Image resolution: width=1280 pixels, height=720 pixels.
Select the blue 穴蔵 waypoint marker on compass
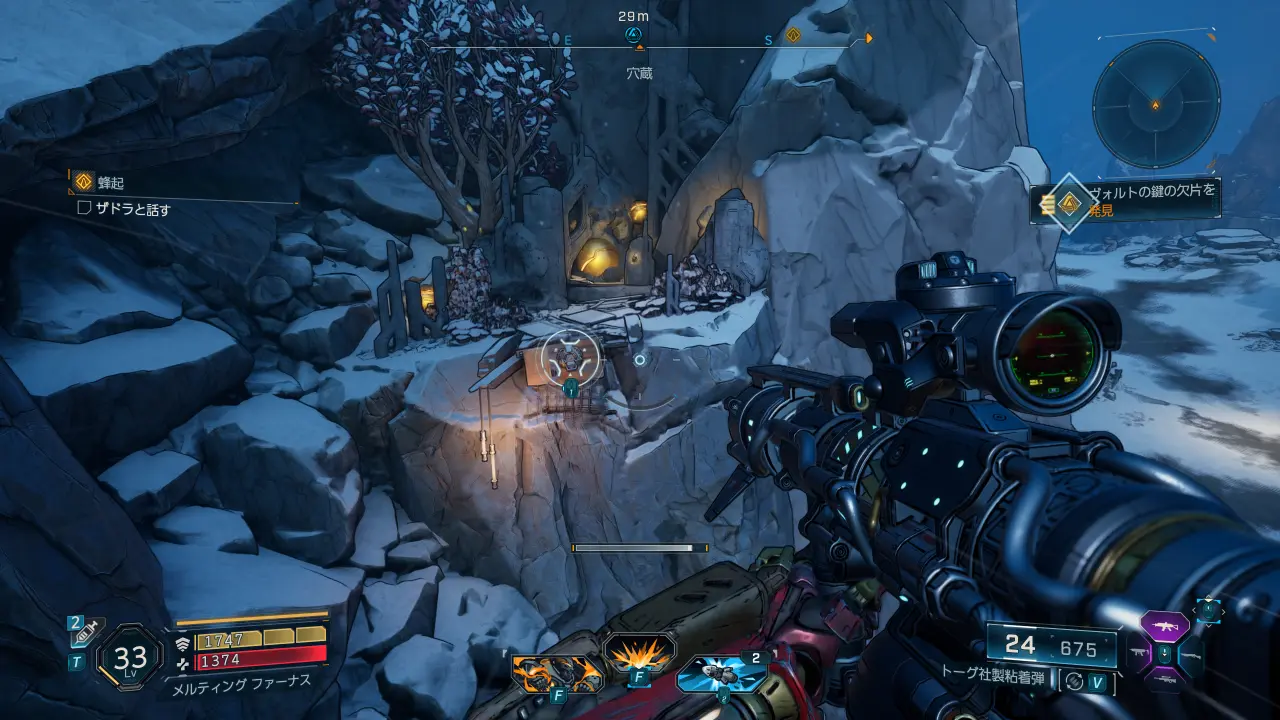pos(633,36)
